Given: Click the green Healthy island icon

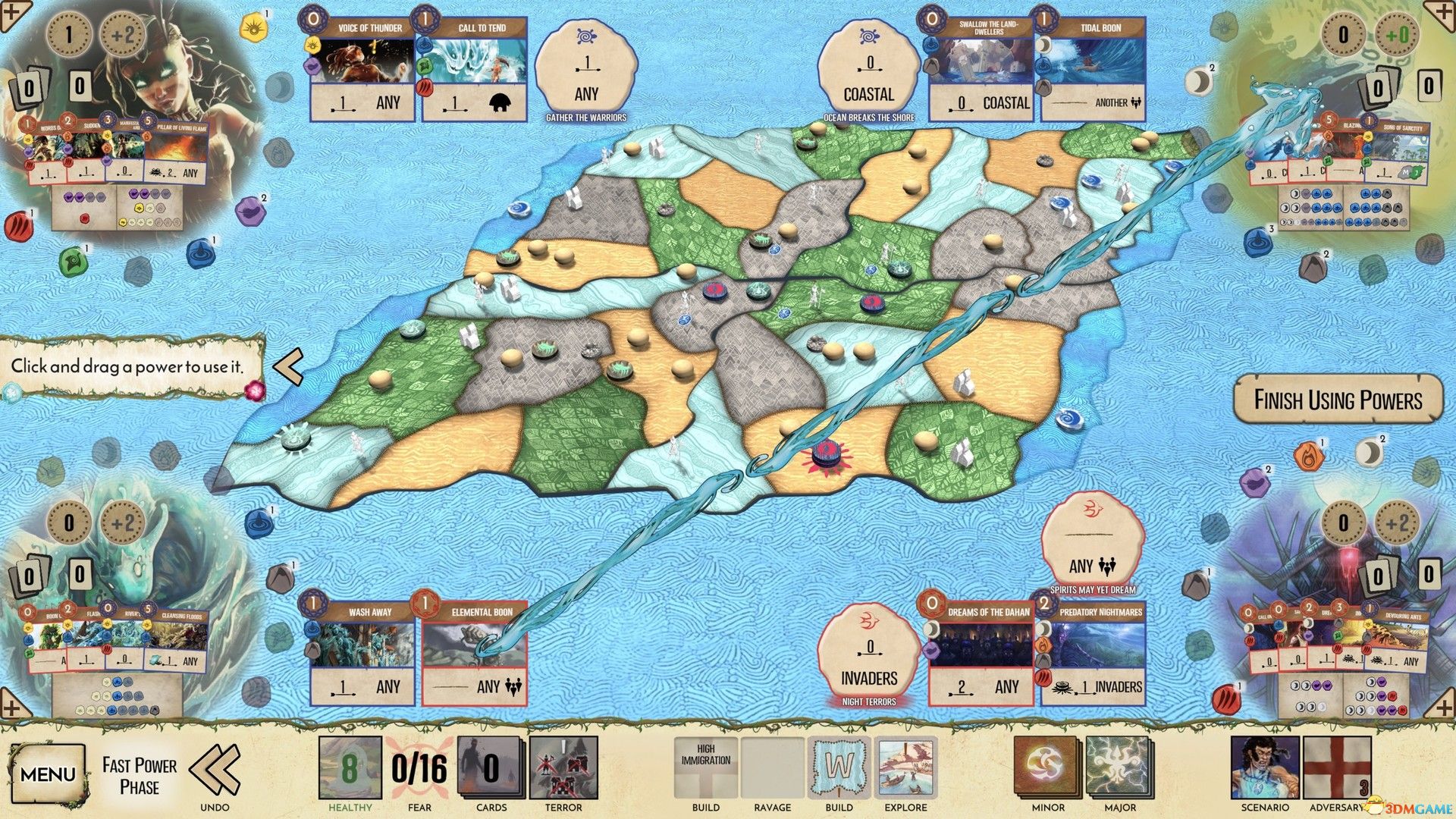Looking at the screenshot, I should click(x=351, y=768).
